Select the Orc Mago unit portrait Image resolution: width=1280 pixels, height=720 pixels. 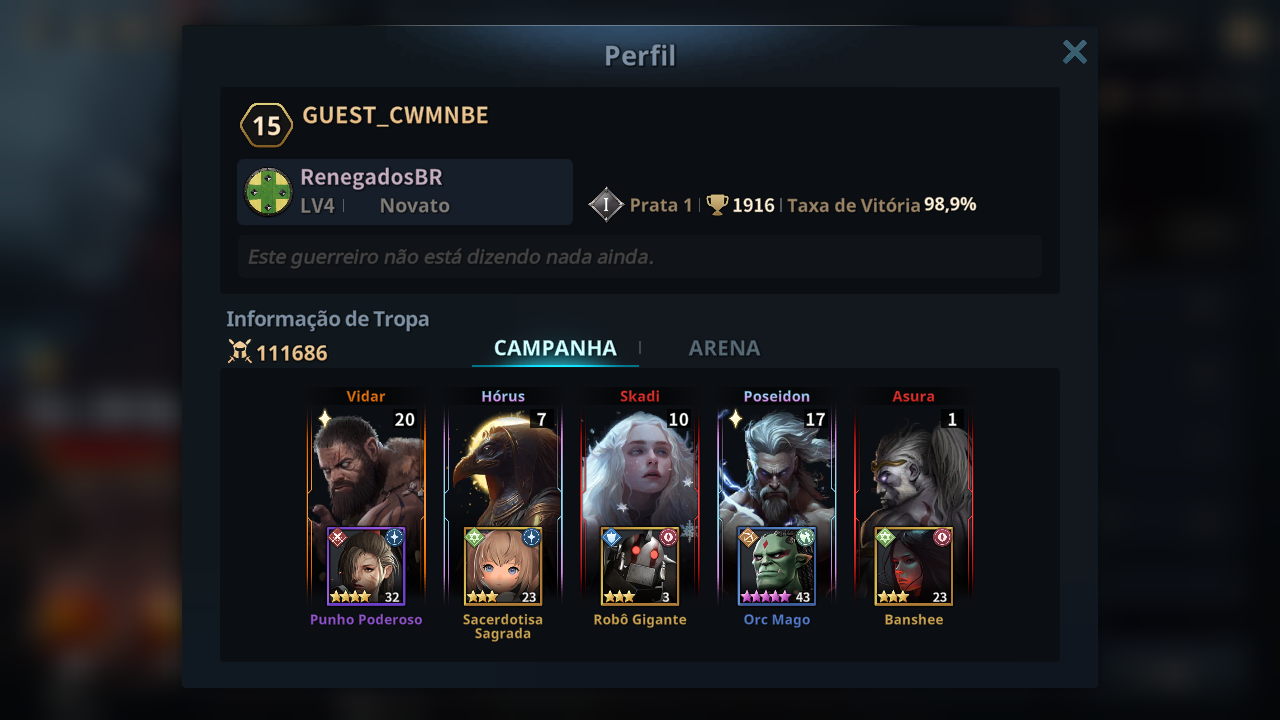point(775,566)
